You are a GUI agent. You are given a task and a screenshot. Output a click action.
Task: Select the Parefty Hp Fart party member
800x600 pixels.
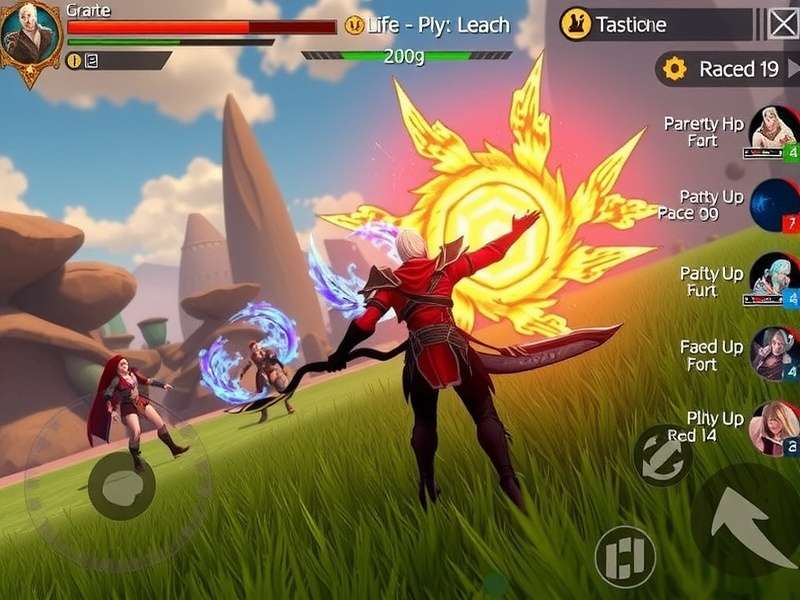(x=773, y=132)
